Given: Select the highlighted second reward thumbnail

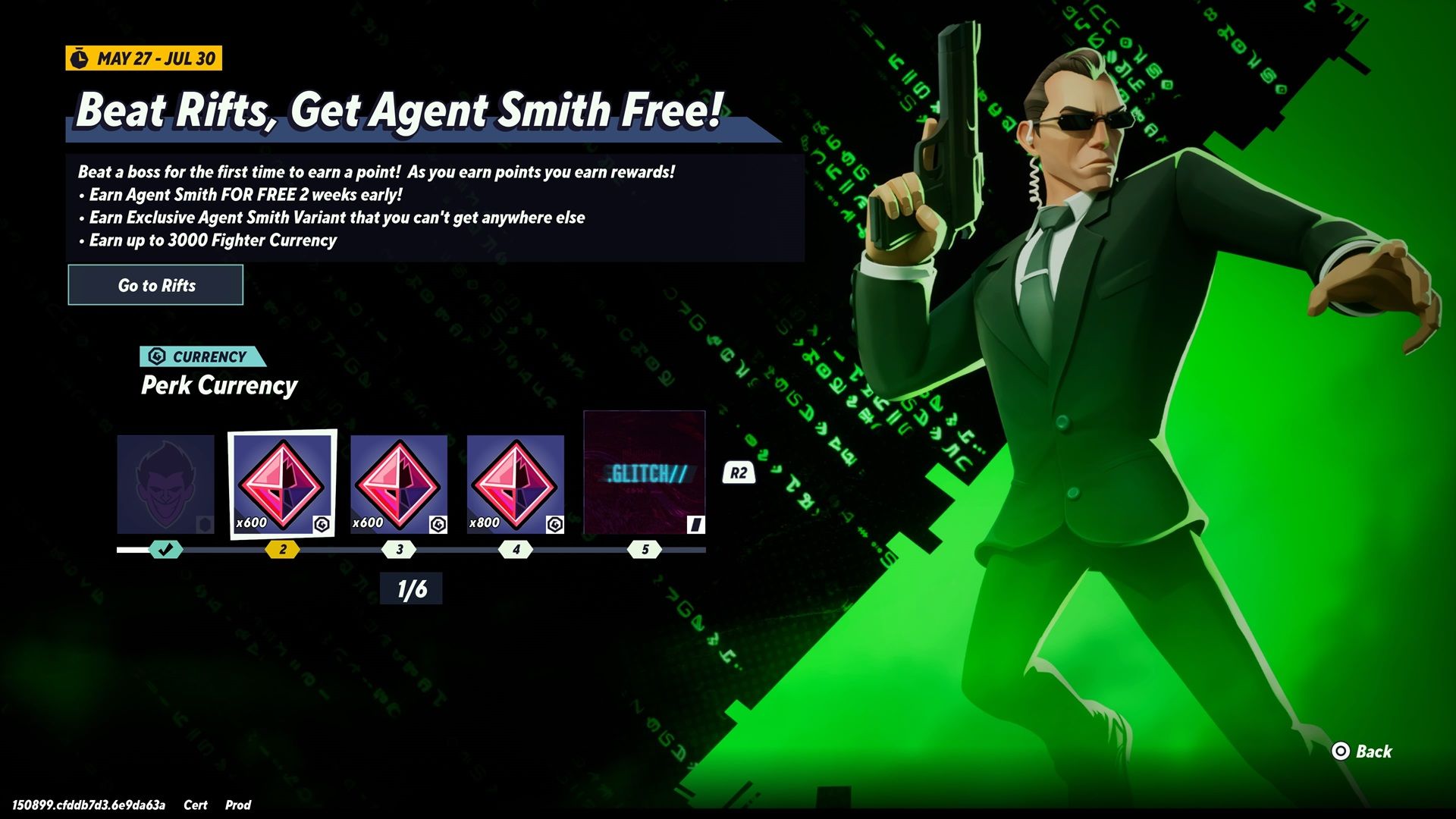Looking at the screenshot, I should coord(283,483).
